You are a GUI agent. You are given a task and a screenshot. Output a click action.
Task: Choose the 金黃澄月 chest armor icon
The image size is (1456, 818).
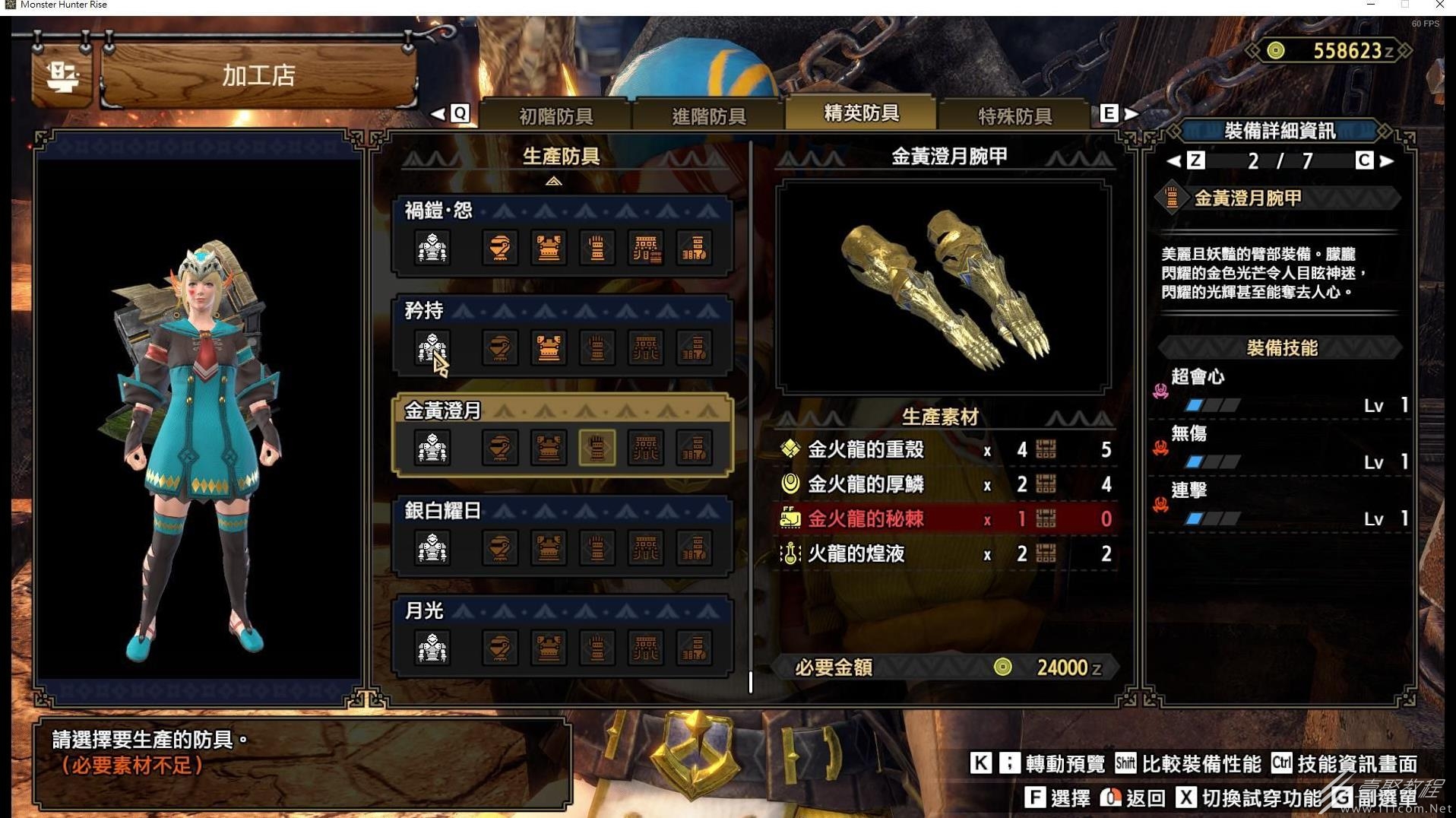548,448
